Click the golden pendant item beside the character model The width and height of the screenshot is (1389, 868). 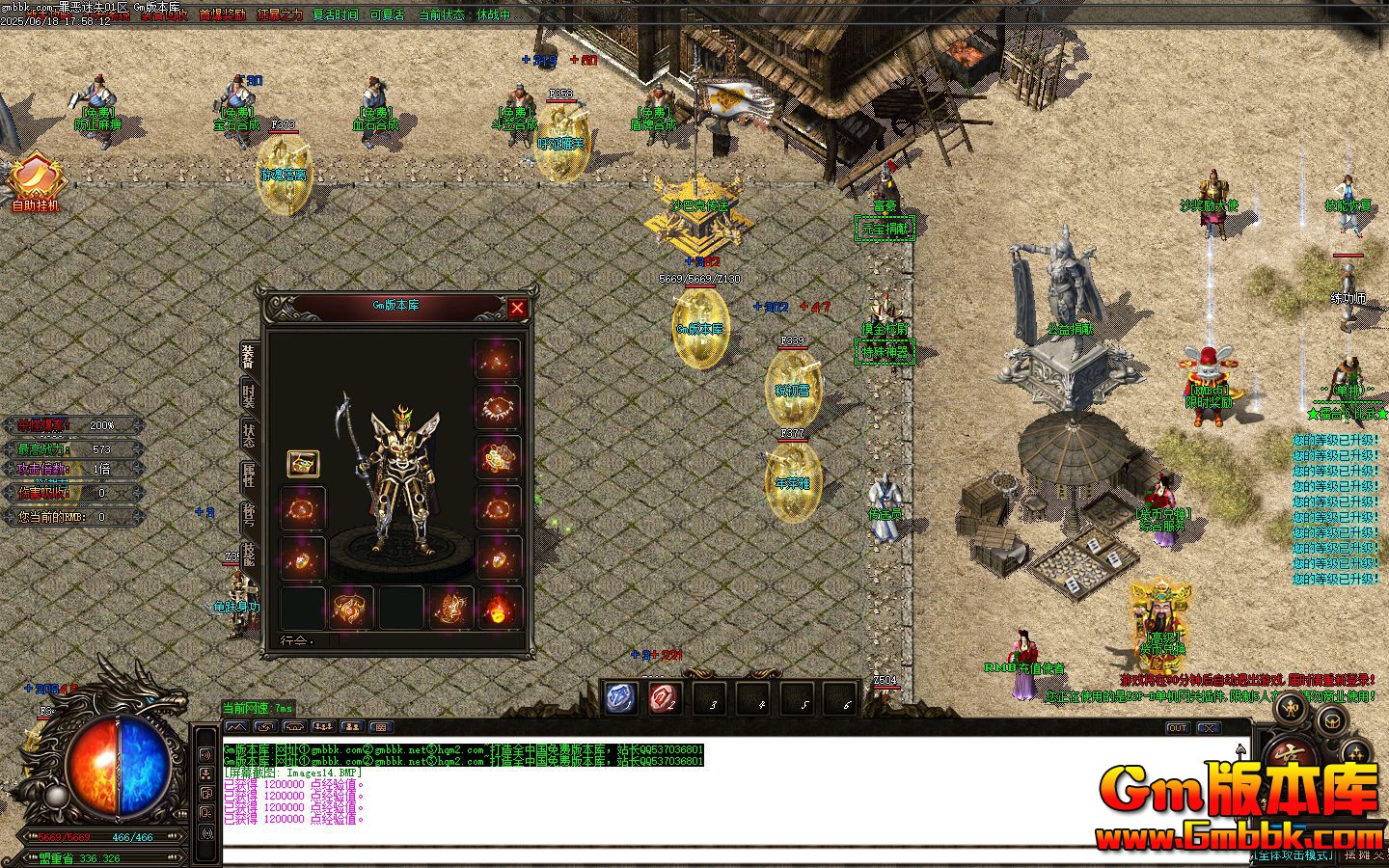[x=303, y=463]
